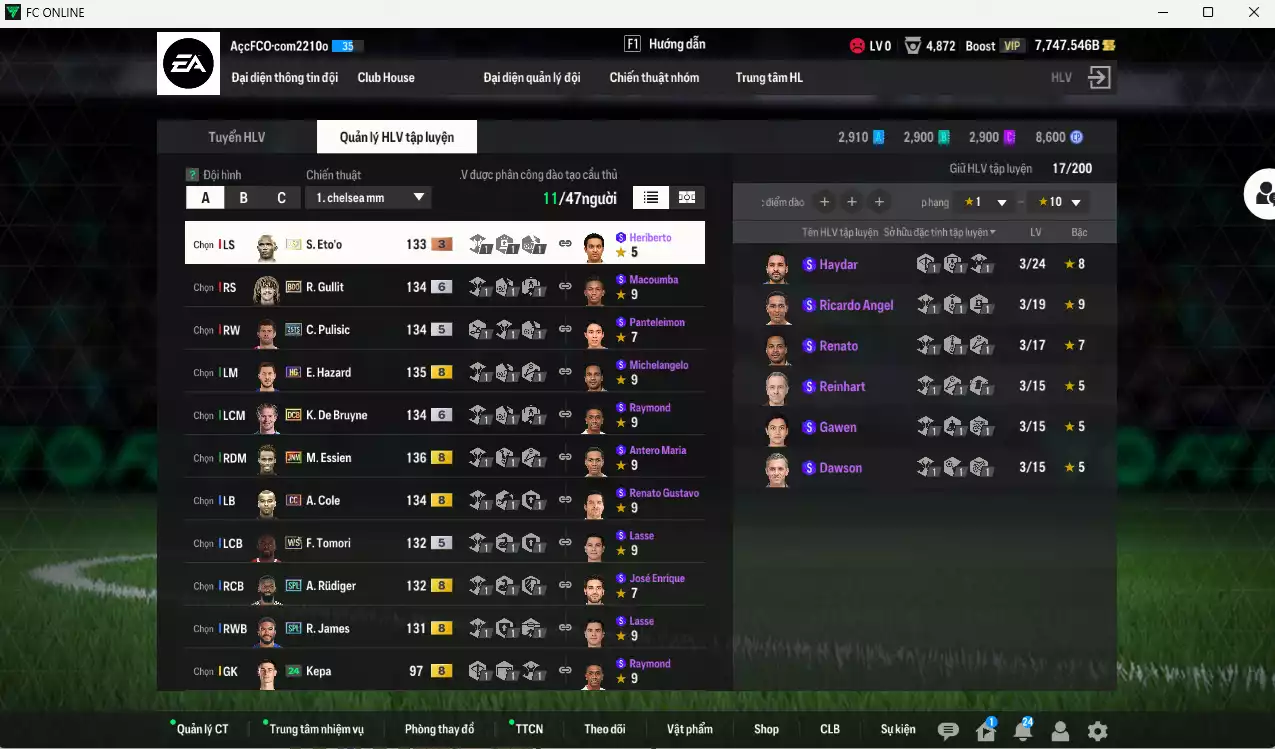Pick trainer Haydar from the list
Viewport: 1275px width, 749px height.
coord(838,264)
